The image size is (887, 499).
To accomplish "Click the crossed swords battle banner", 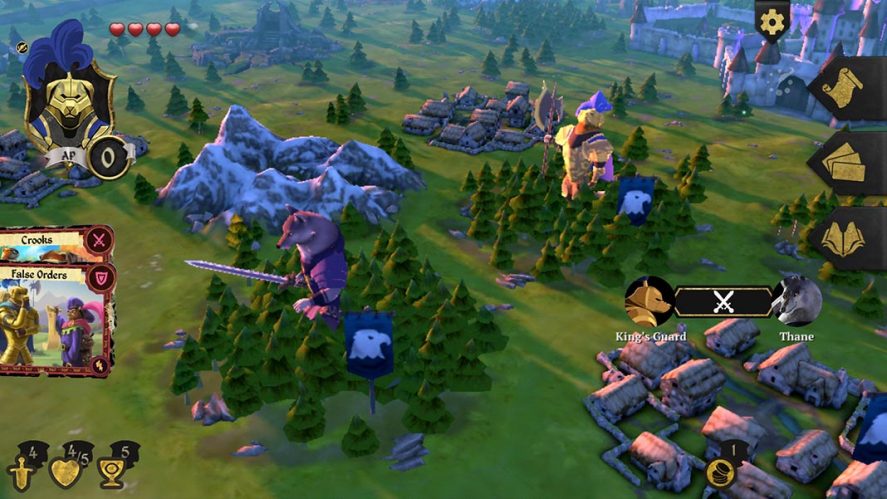I will point(723,301).
